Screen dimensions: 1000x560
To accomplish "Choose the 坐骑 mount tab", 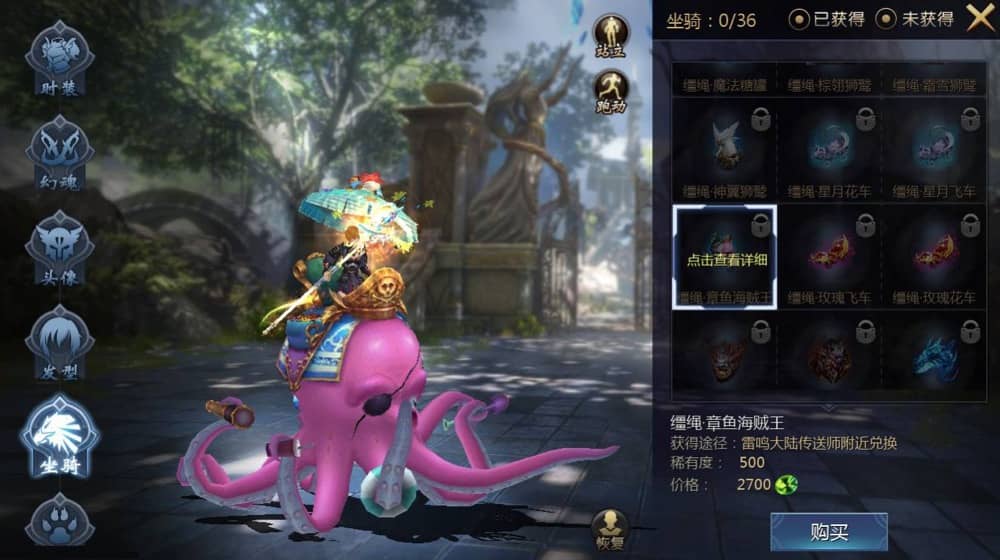I will (x=61, y=437).
